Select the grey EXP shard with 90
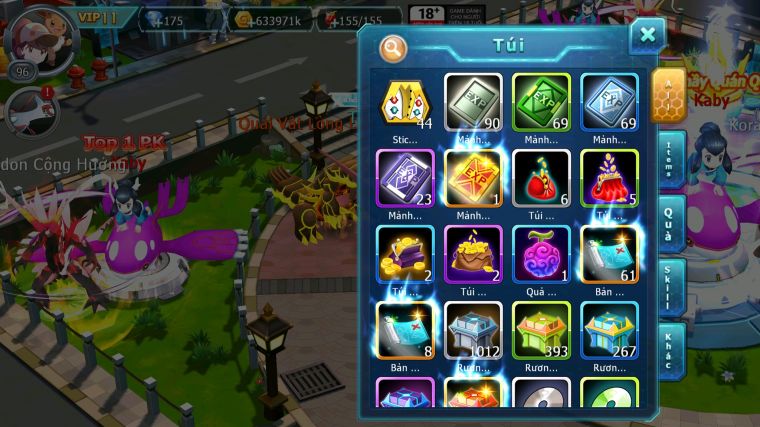The image size is (760, 427). (473, 102)
